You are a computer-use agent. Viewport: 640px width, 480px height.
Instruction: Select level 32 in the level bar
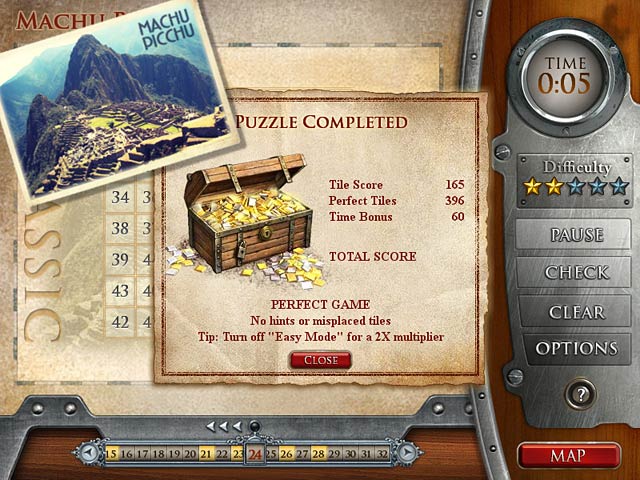click(383, 454)
